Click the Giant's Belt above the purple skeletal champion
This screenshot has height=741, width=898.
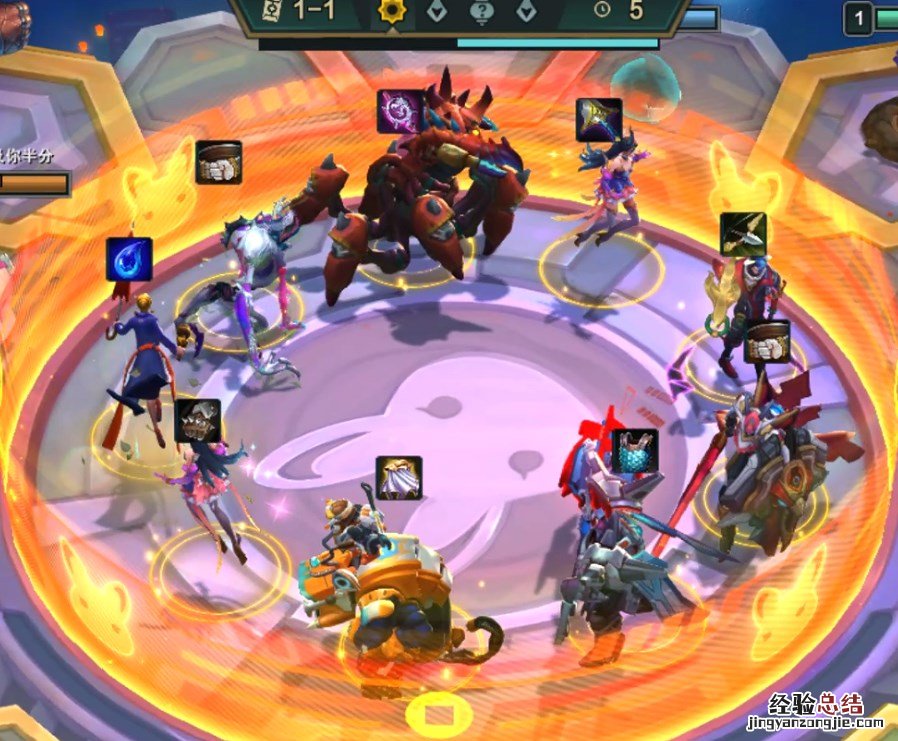pyautogui.click(x=218, y=162)
